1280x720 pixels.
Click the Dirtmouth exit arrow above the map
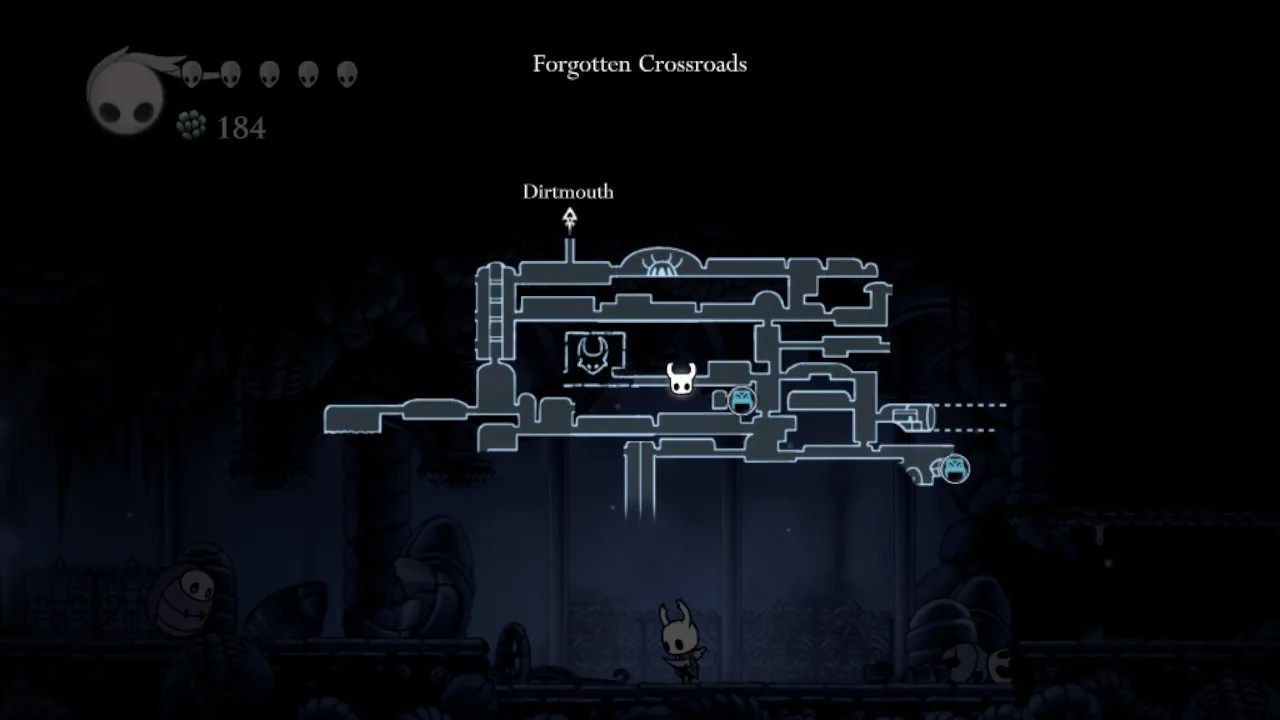569,218
